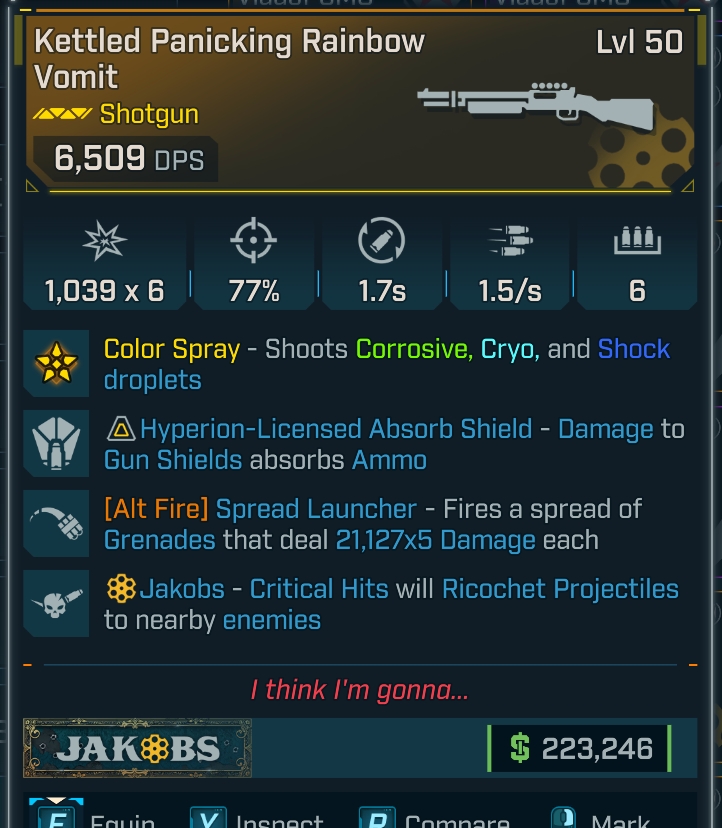Click the Color Spray star icon
The width and height of the screenshot is (722, 828).
[56, 364]
